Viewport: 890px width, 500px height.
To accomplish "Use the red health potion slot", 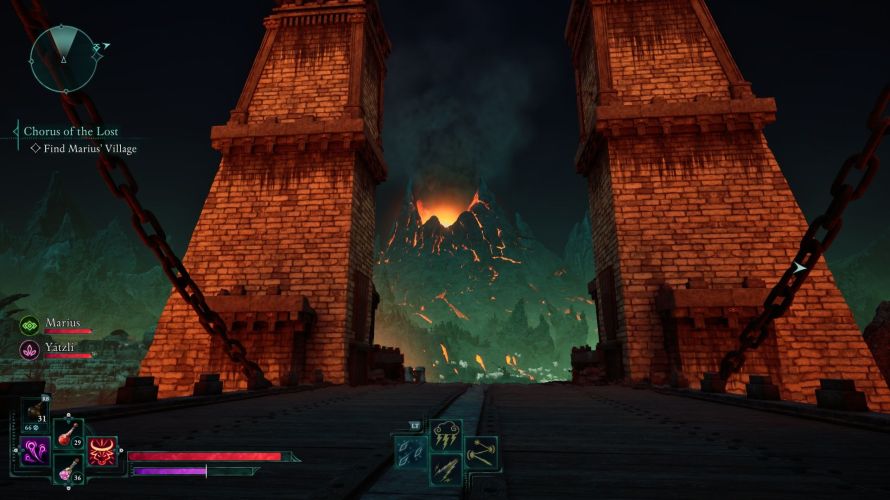I will [68, 433].
